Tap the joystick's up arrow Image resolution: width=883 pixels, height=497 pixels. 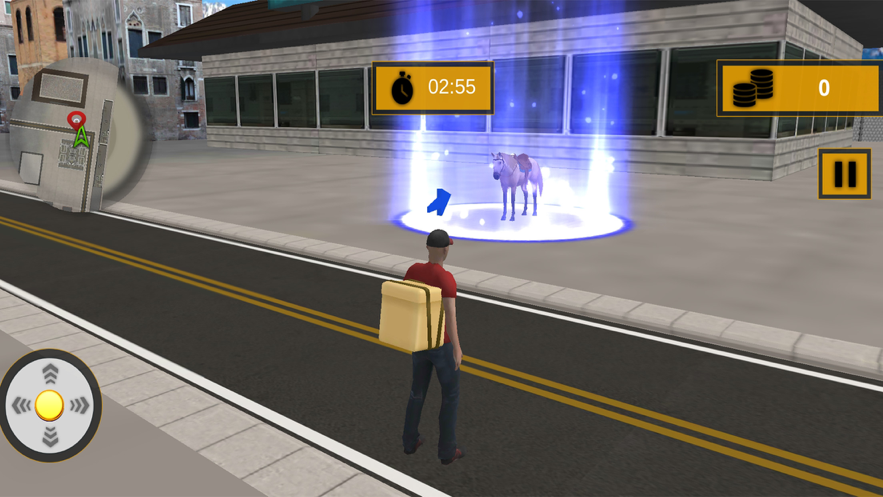click(x=50, y=374)
